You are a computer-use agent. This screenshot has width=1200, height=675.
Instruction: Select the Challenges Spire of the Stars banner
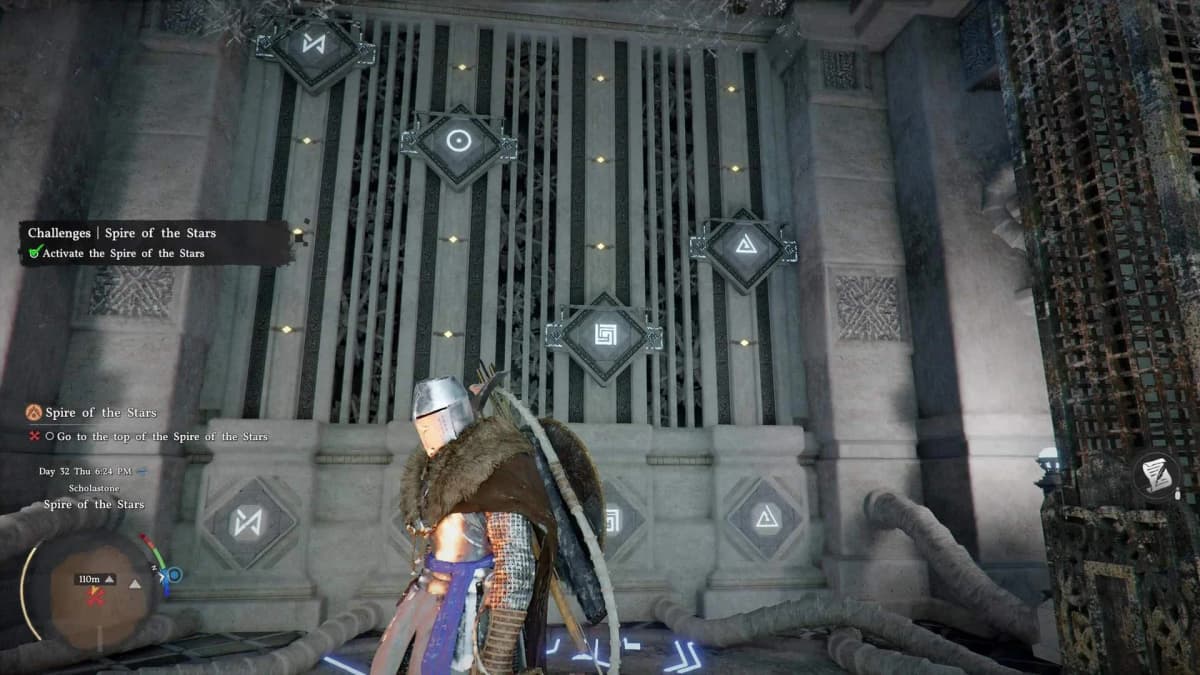[122, 233]
